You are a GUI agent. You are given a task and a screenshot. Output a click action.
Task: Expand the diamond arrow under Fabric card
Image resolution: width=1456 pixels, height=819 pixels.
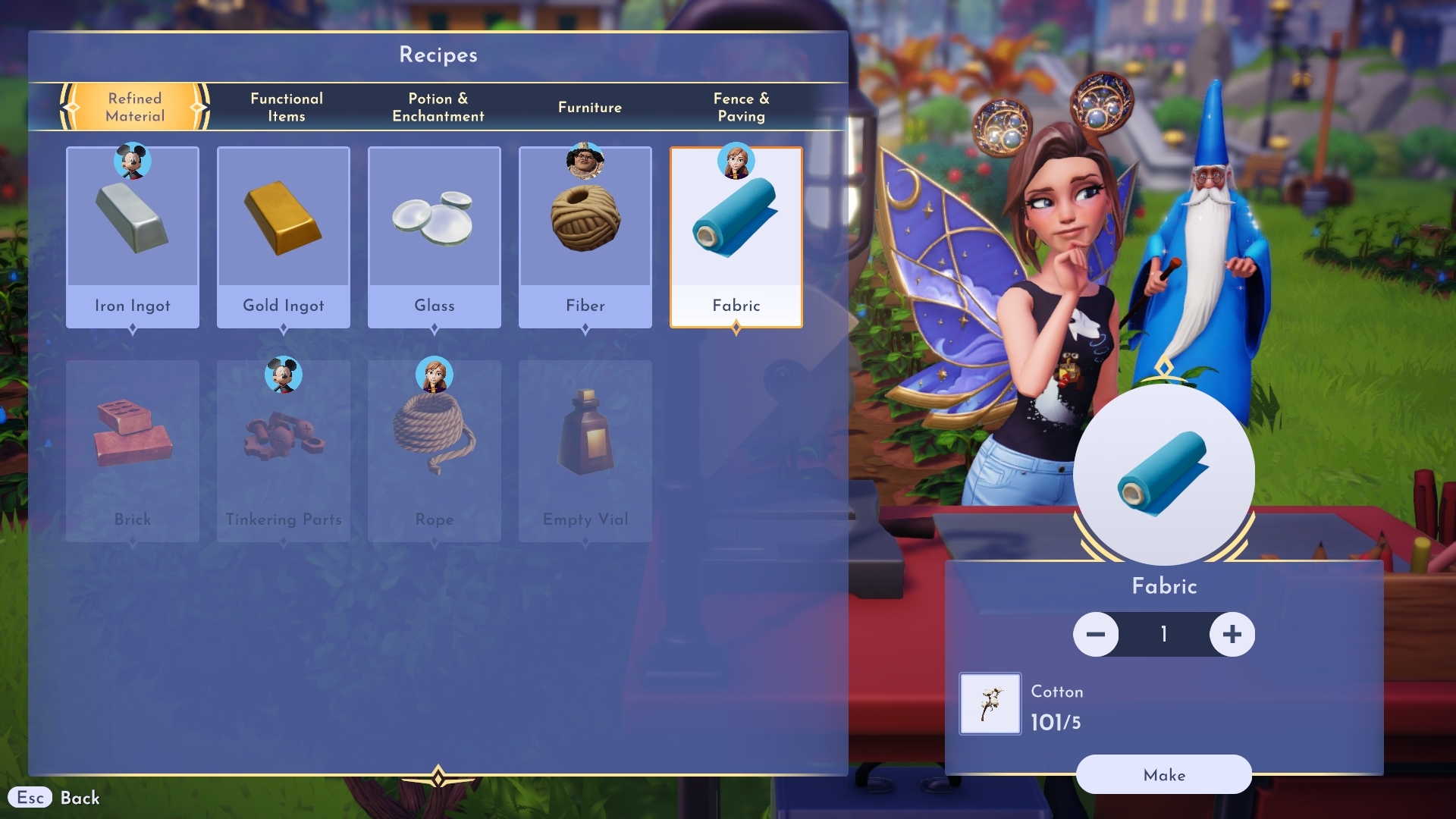(736, 327)
